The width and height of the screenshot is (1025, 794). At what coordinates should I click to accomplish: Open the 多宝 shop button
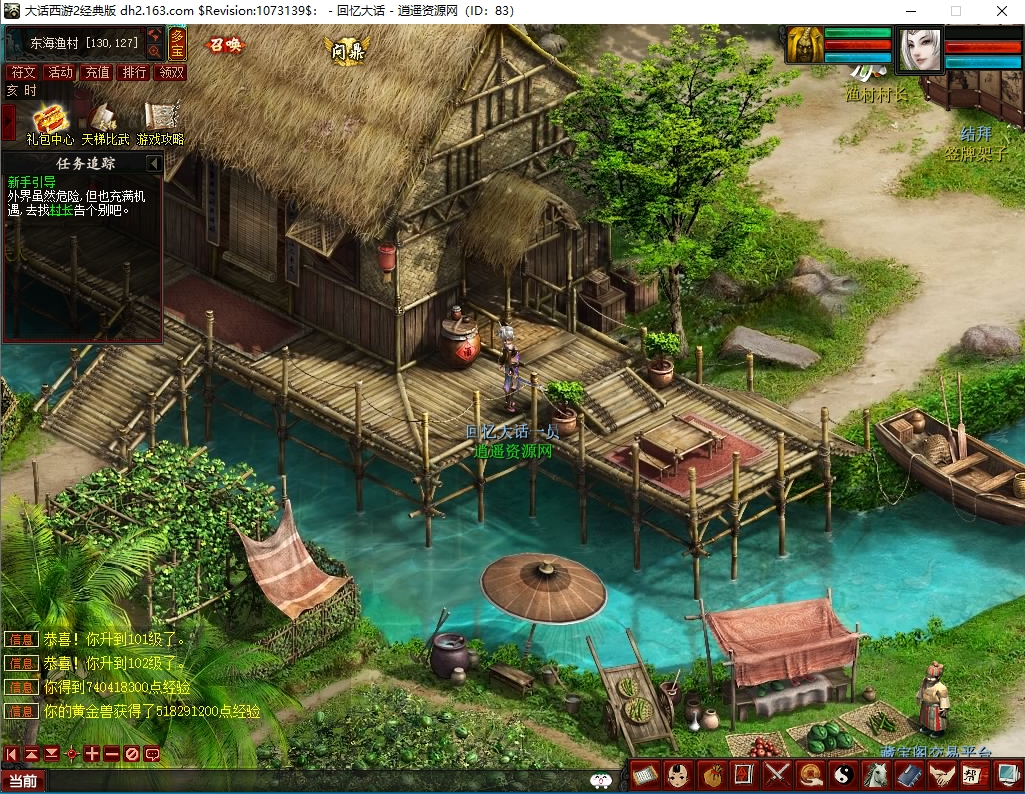[177, 44]
